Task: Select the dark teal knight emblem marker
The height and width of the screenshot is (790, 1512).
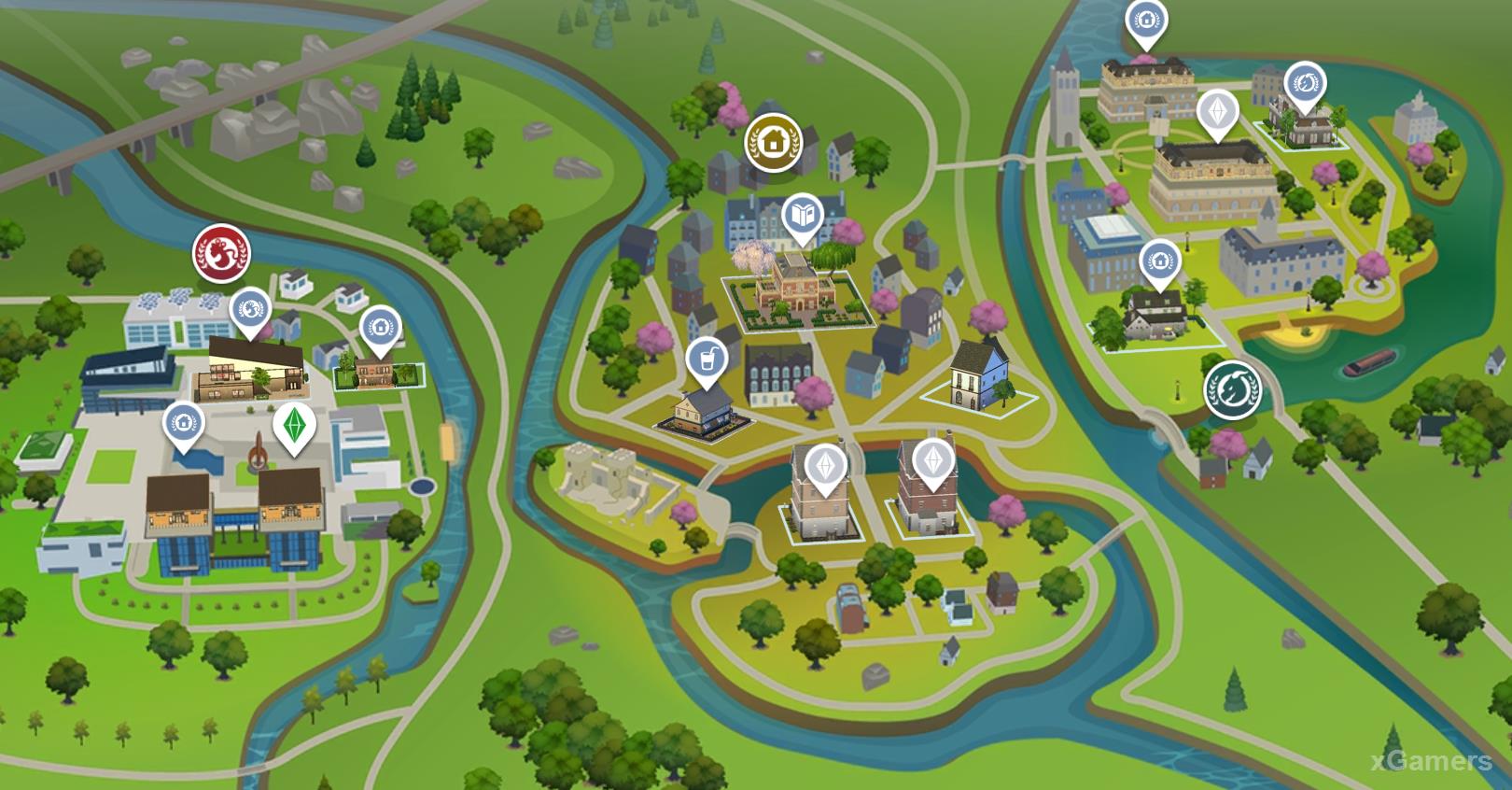Action: (x=1232, y=388)
